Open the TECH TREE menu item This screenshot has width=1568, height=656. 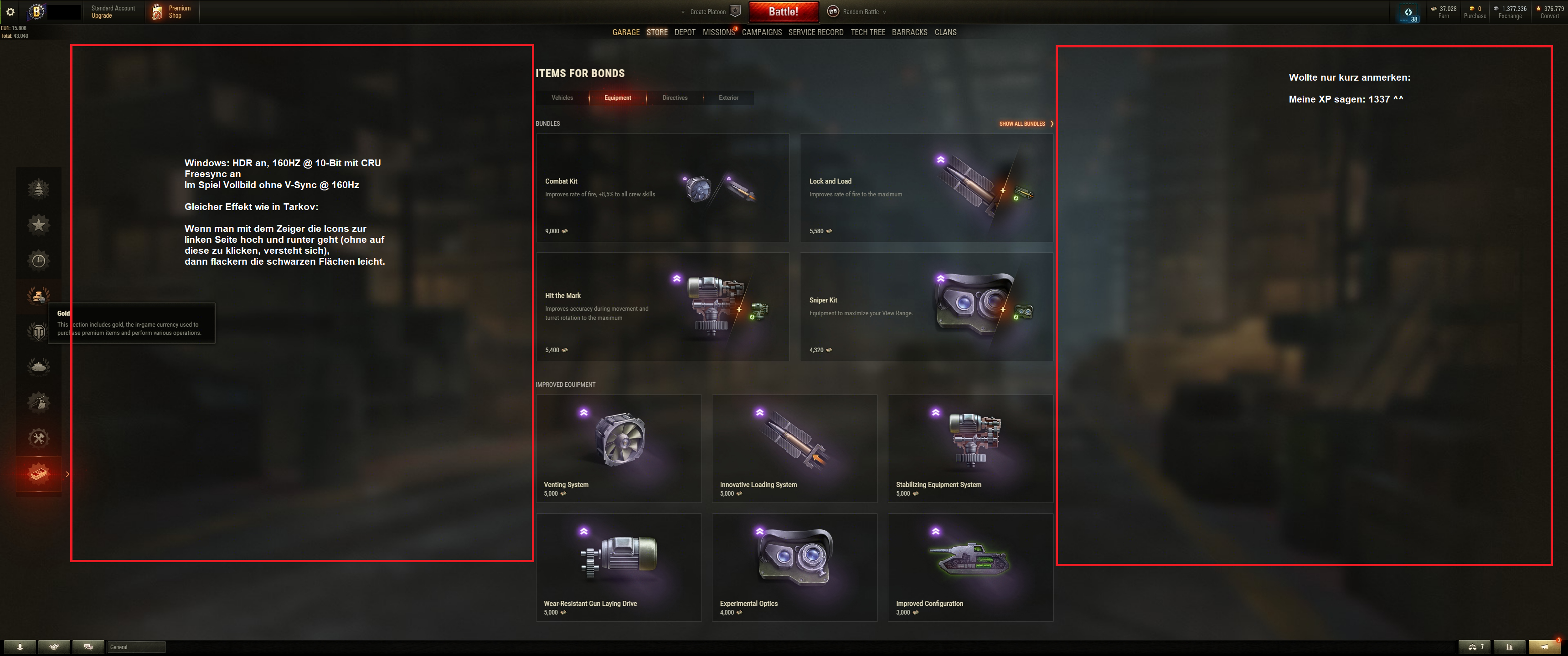[x=867, y=32]
